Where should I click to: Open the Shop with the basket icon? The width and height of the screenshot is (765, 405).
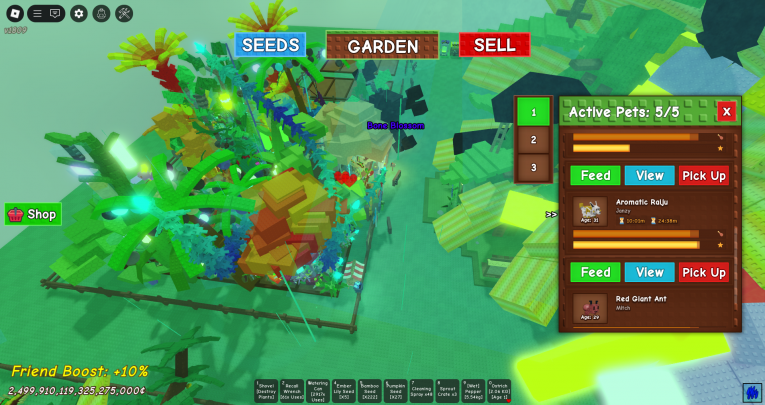coord(33,214)
